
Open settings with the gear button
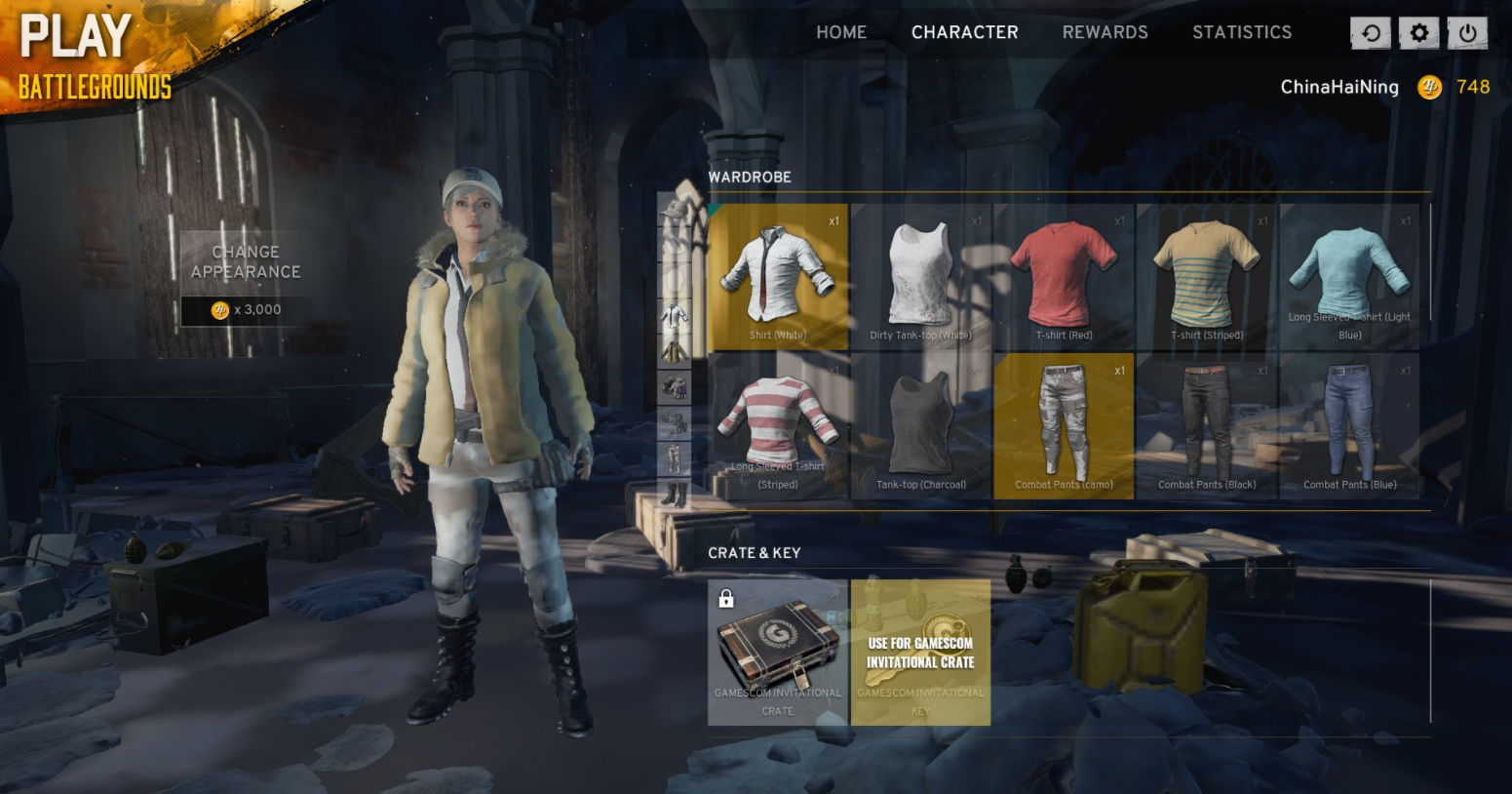pyautogui.click(x=1418, y=33)
